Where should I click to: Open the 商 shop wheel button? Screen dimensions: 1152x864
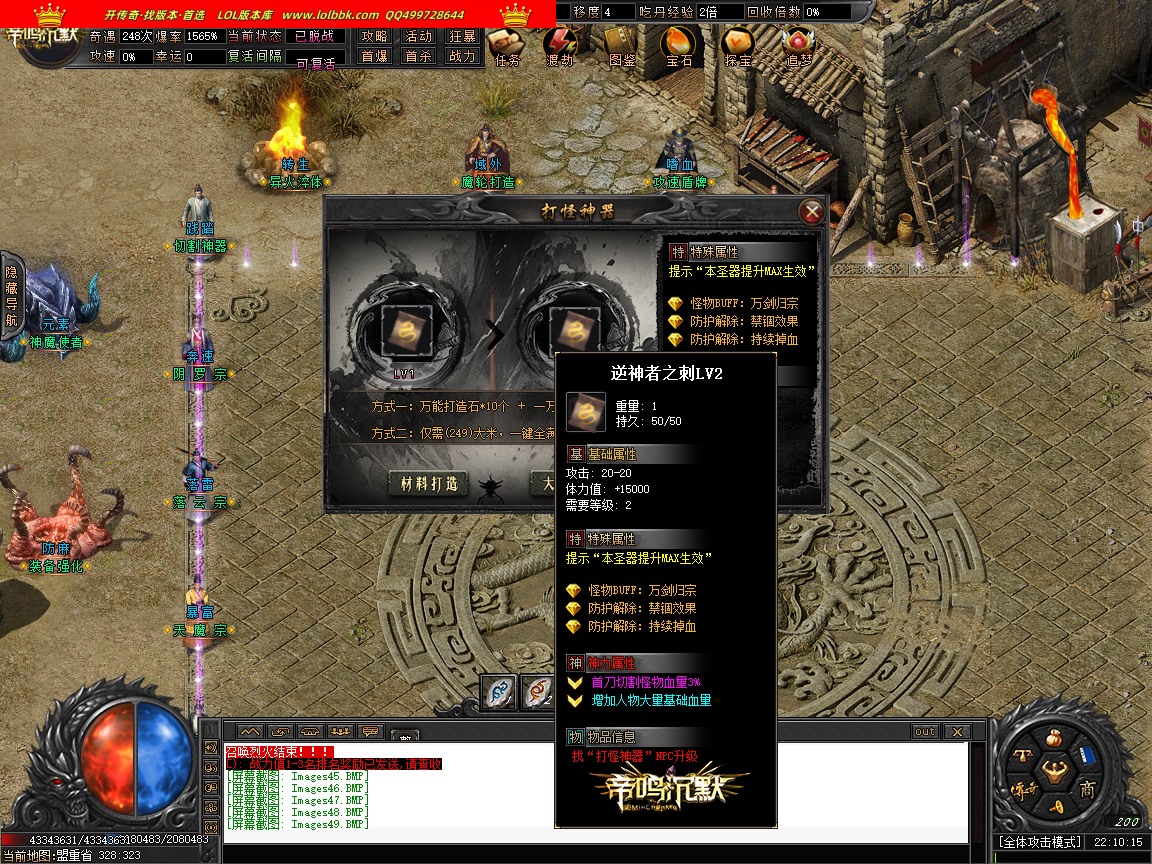1087,789
